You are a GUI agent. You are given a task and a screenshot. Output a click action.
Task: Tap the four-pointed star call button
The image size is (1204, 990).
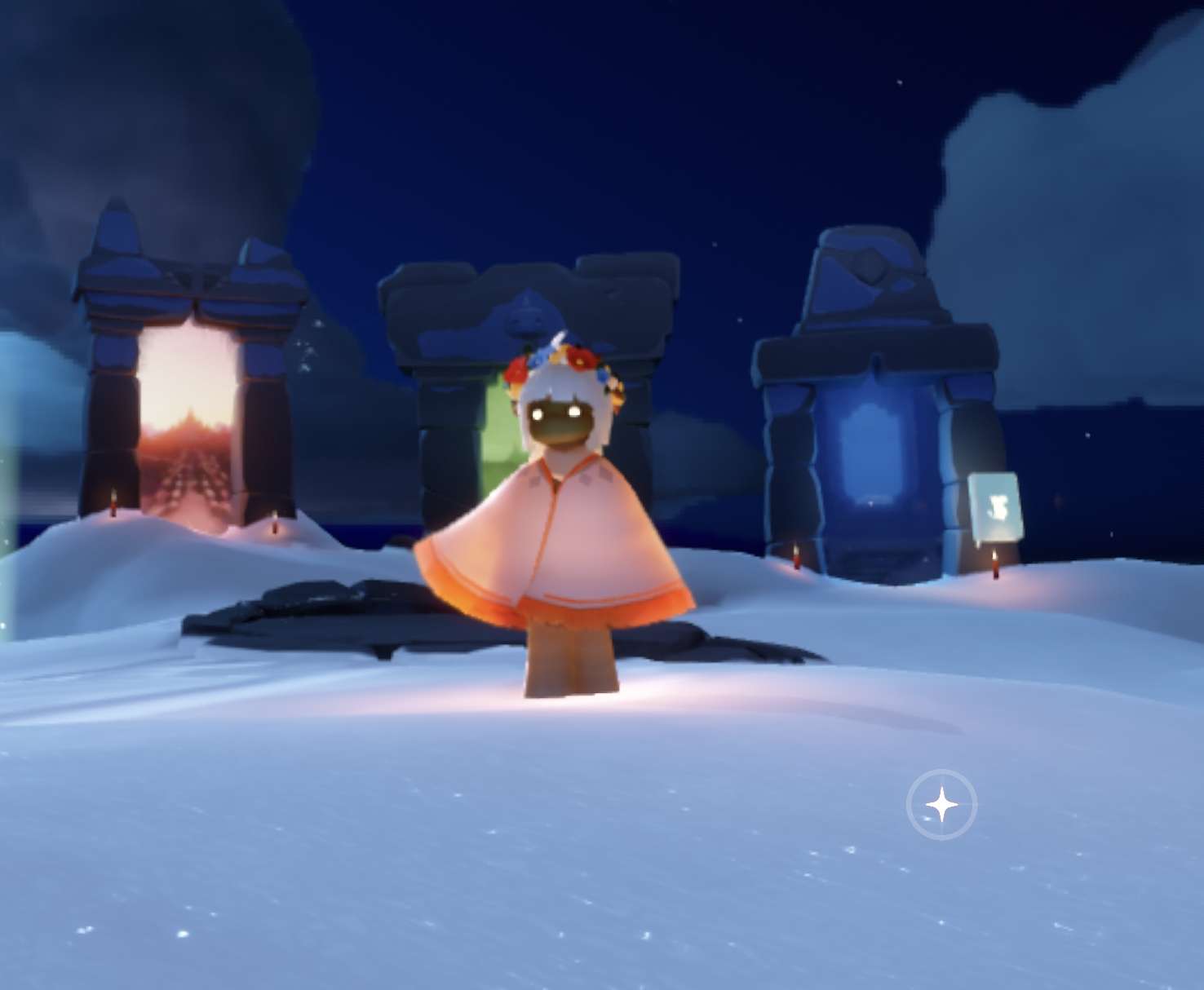point(941,805)
